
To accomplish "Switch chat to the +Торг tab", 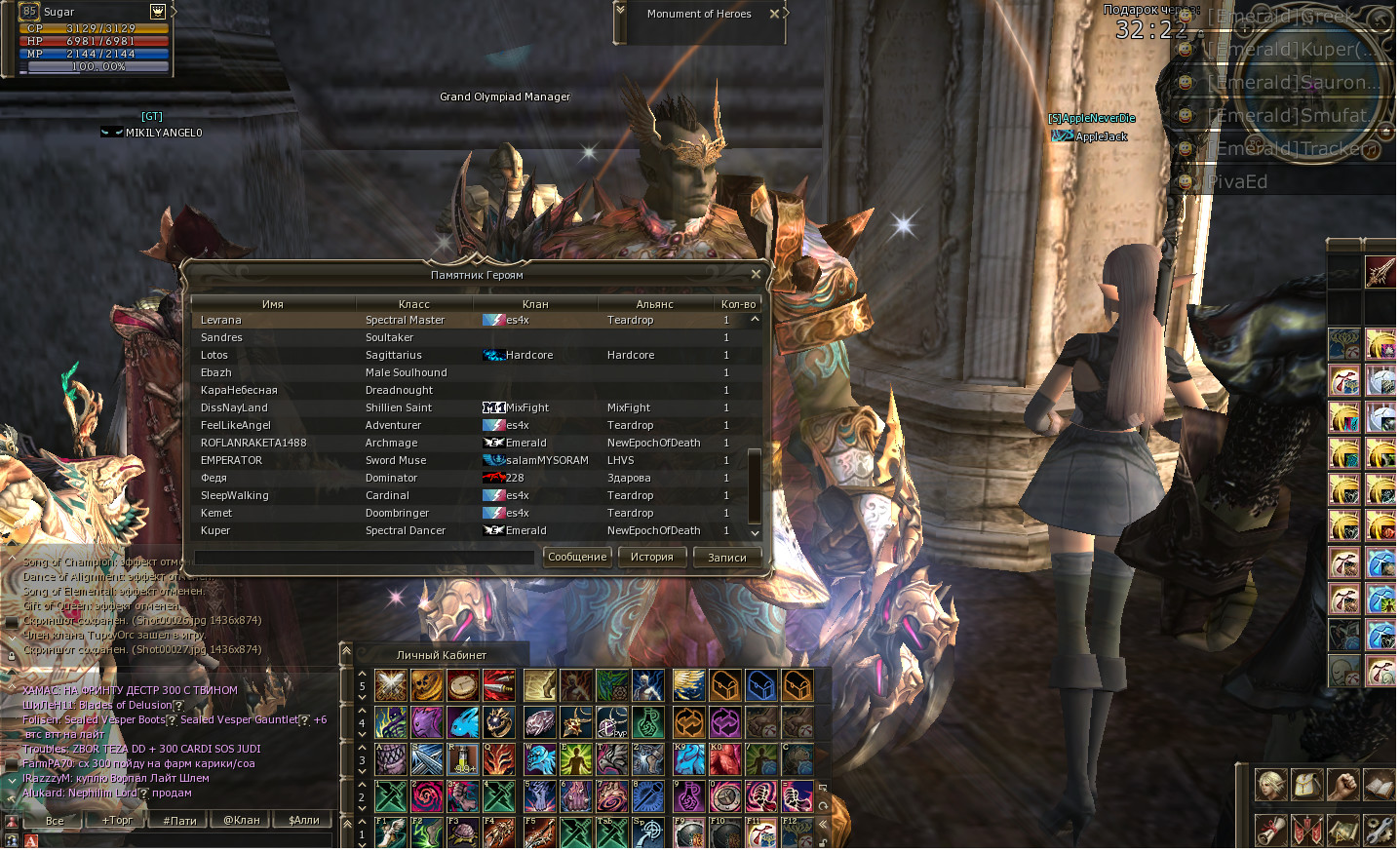I will 118,820.
